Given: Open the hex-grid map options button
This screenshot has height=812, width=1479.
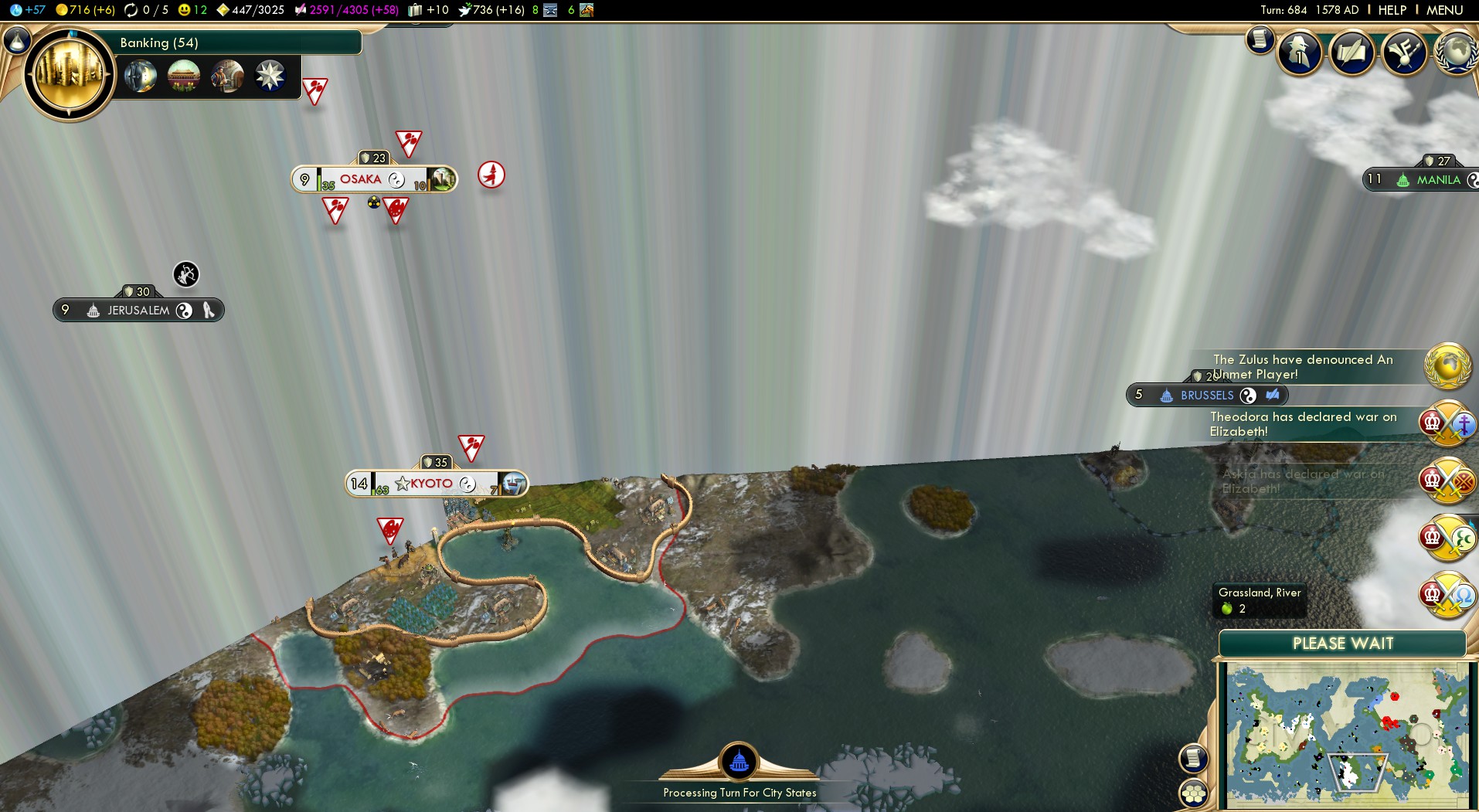Looking at the screenshot, I should (1194, 793).
